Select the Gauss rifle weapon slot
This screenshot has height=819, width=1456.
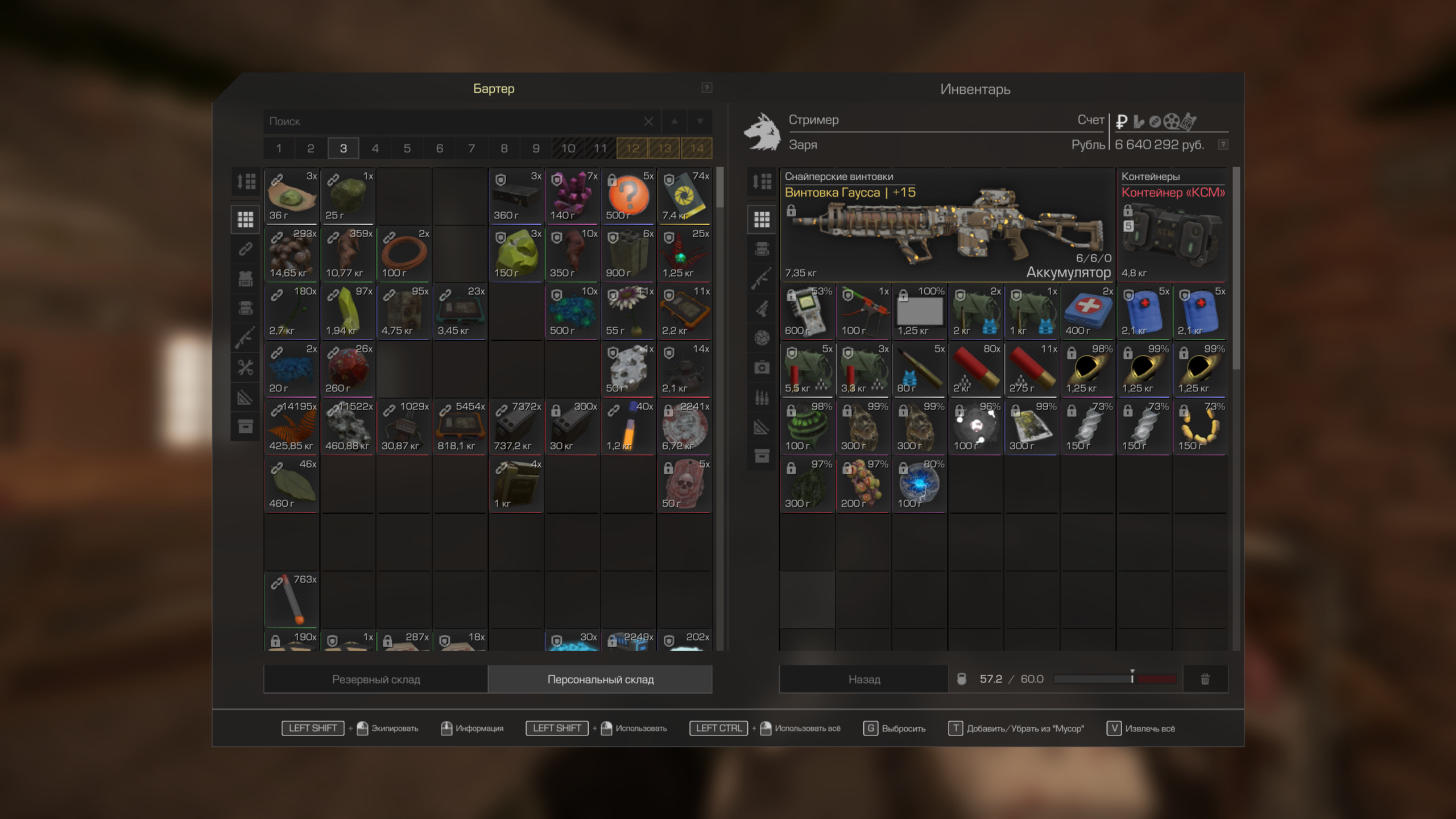coord(948,225)
